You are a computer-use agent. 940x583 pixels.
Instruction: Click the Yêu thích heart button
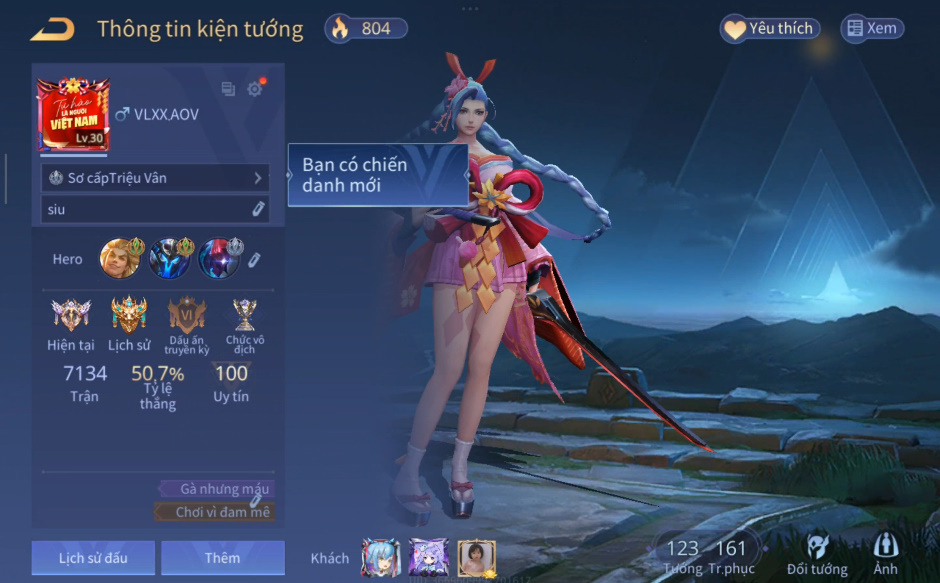coord(769,29)
